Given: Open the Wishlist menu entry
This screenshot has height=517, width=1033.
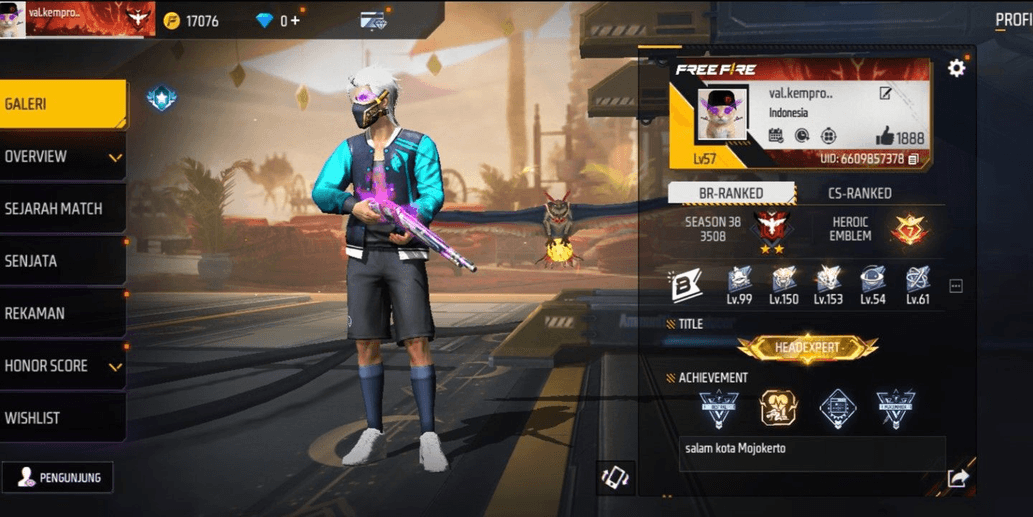Looking at the screenshot, I should (x=62, y=418).
